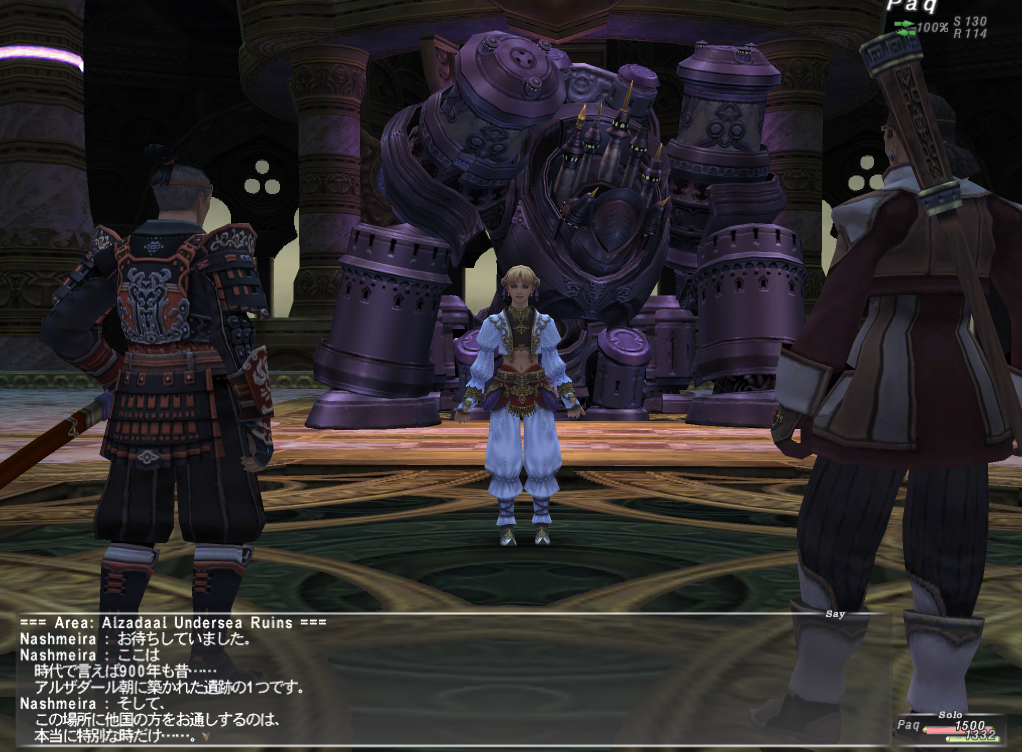Image resolution: width=1022 pixels, height=752 pixels.
Task: Click the Say chat mode label
Action: click(x=834, y=614)
